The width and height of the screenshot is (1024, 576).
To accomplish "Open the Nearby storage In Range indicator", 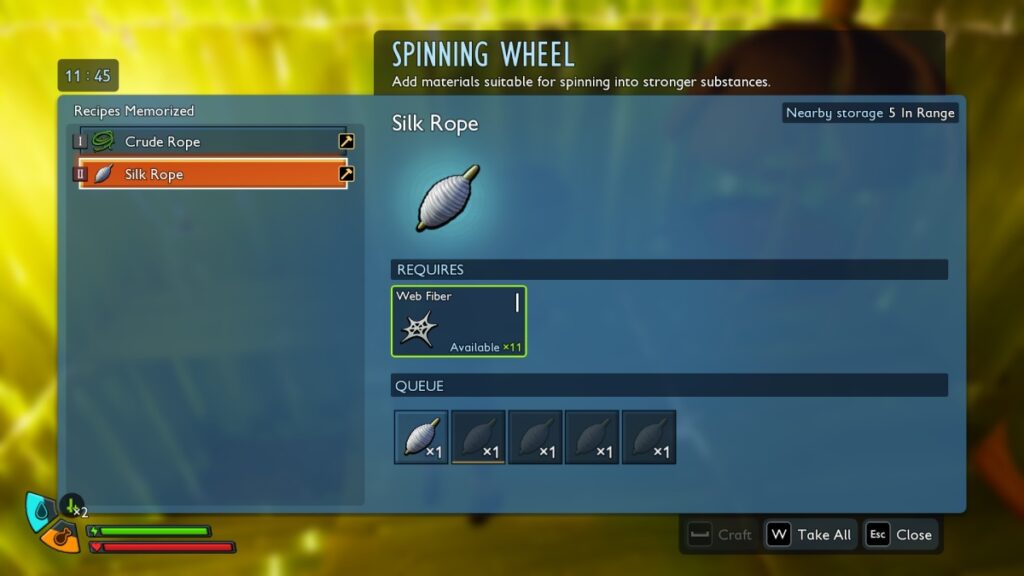I will (x=870, y=113).
